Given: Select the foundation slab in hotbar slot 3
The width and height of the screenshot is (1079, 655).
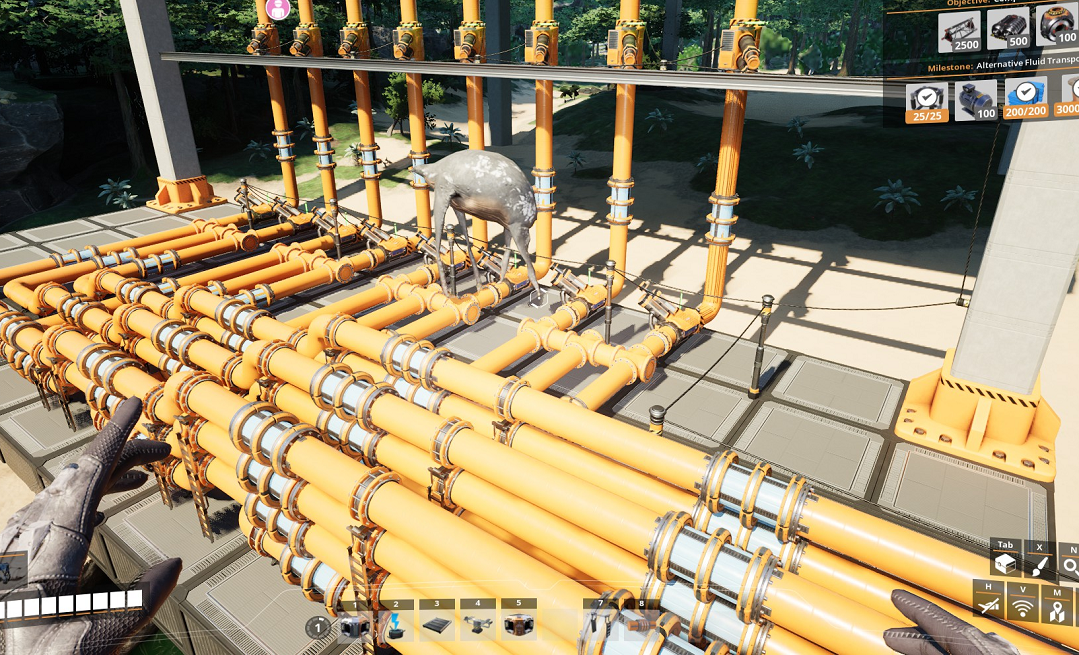Looking at the screenshot, I should (x=437, y=627).
